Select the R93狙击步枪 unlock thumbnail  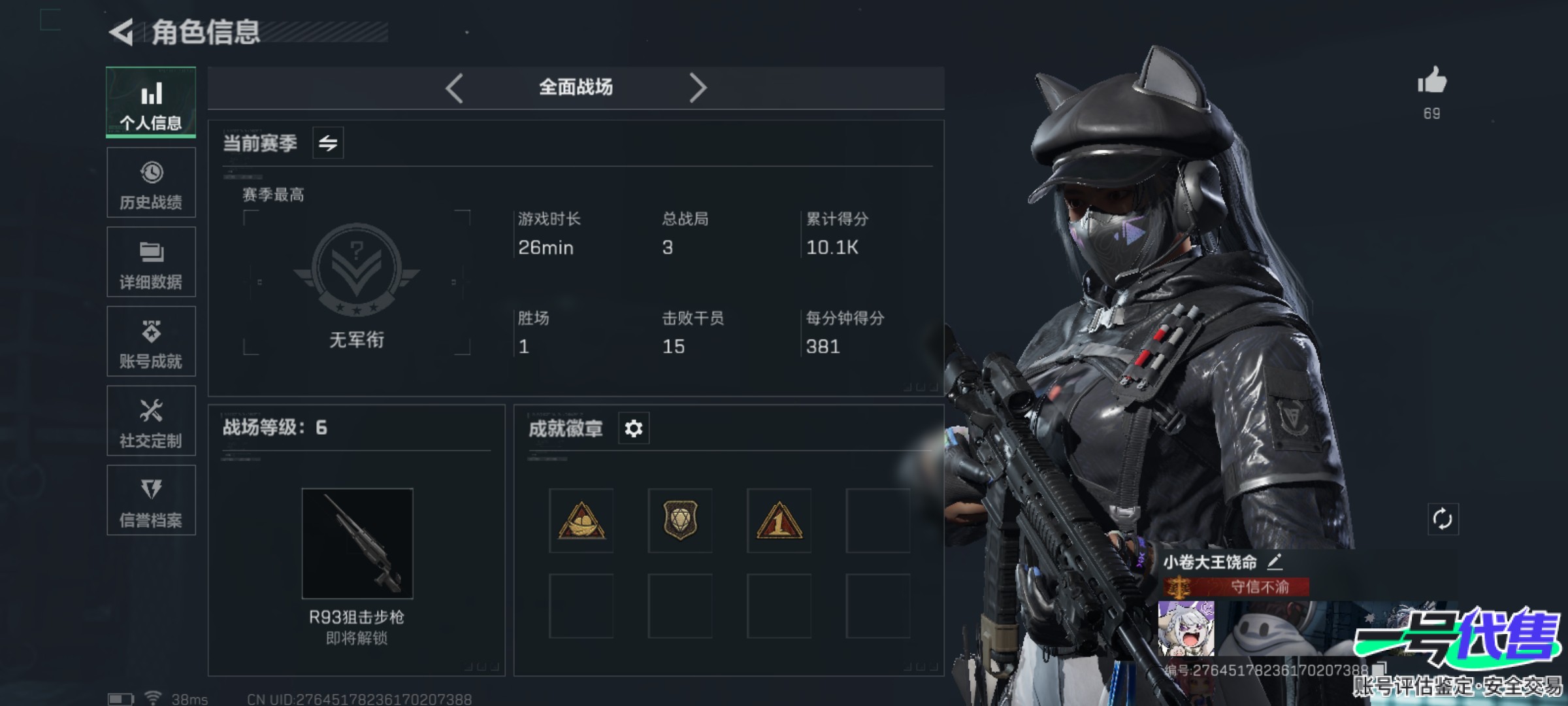[357, 543]
